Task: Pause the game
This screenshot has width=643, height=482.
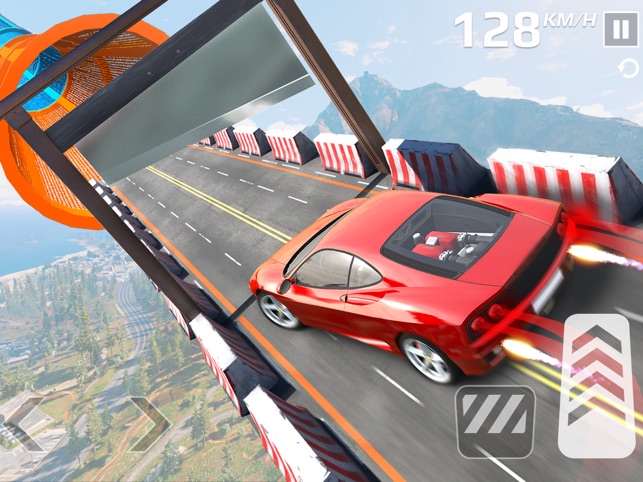Action: 617,30
